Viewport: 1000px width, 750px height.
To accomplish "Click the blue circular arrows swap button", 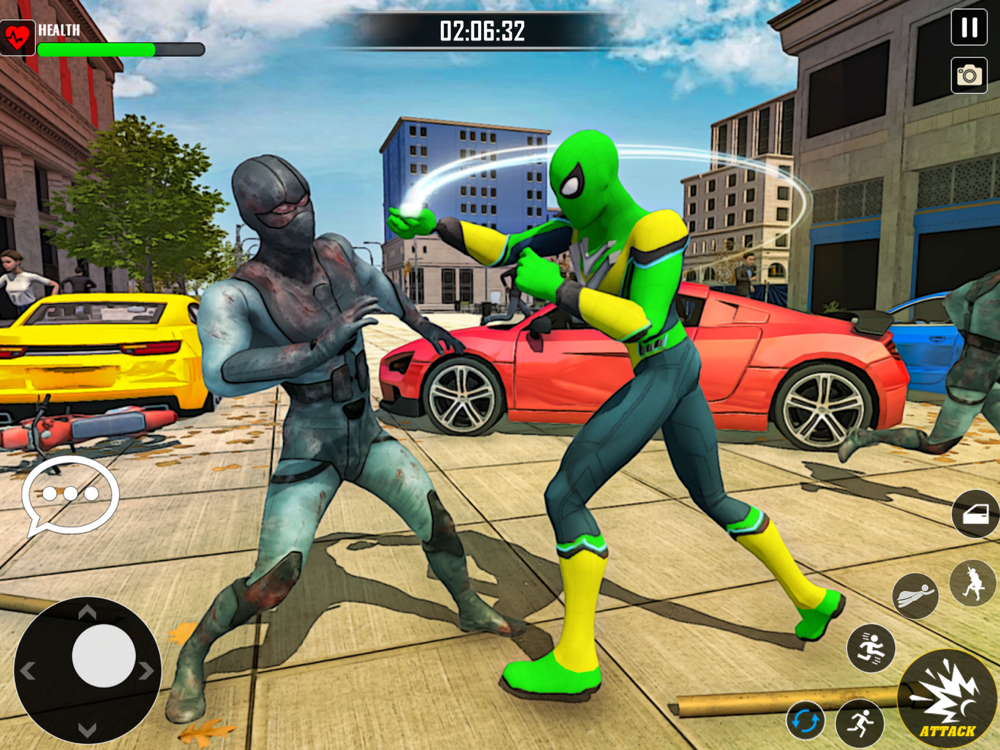I will tap(805, 721).
